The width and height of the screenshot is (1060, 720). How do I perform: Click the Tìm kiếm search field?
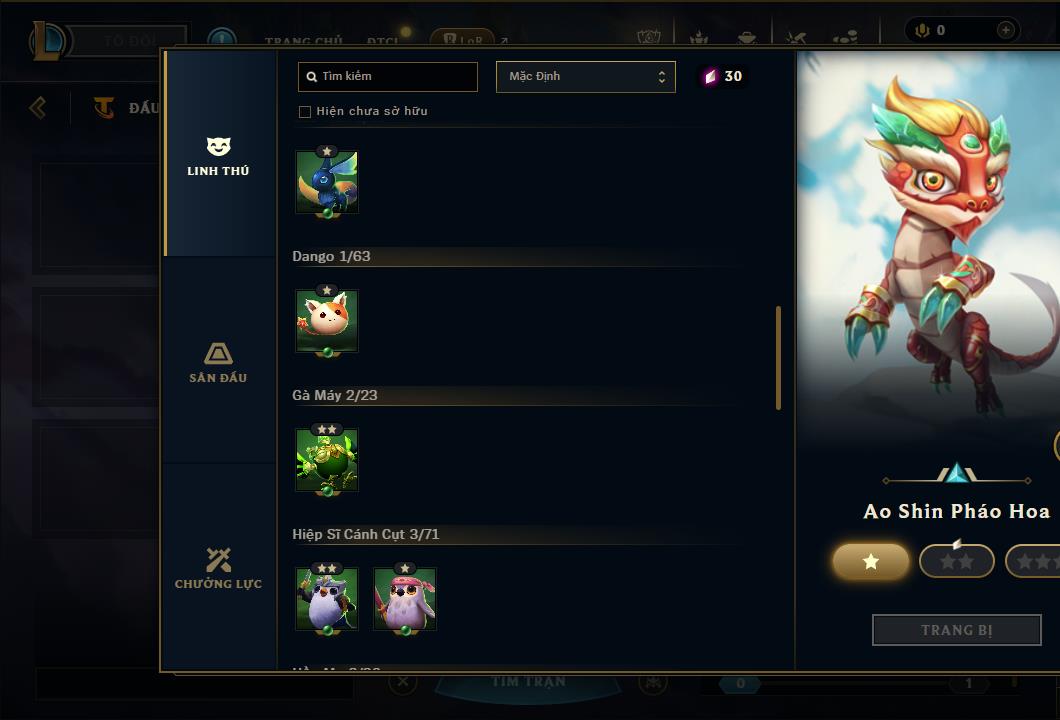[388, 76]
